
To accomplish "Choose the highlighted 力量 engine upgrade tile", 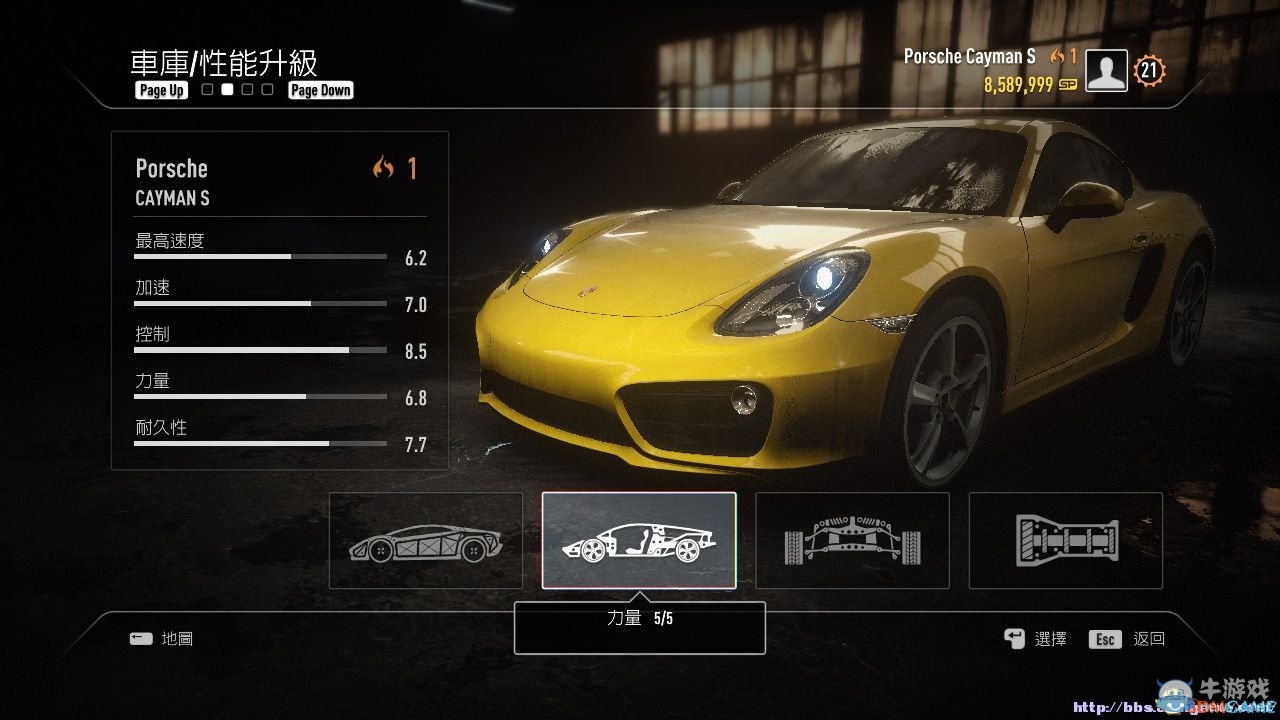I will [639, 540].
